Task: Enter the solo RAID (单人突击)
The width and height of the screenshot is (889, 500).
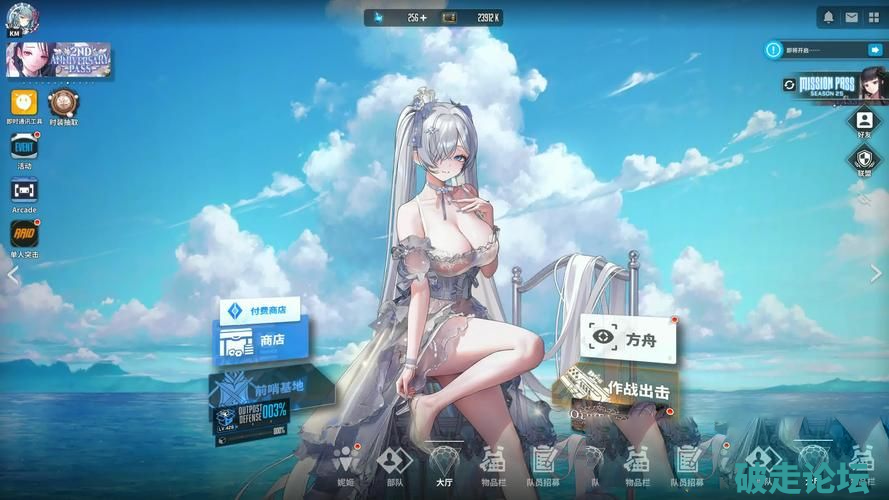Action: point(24,234)
